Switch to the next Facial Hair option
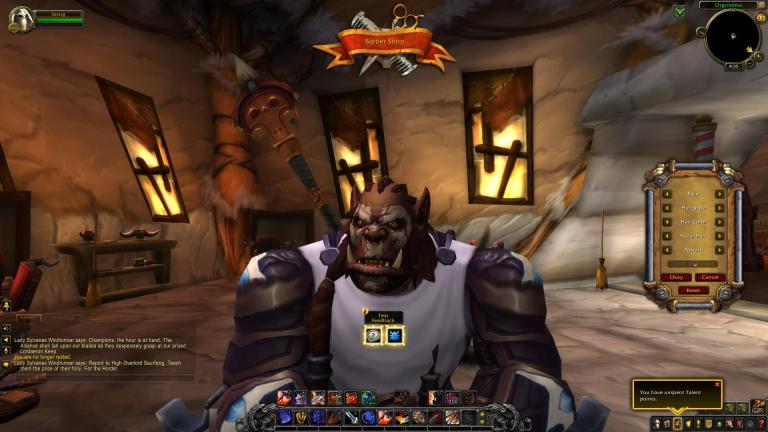Viewport: 768px width, 432px height. click(719, 236)
